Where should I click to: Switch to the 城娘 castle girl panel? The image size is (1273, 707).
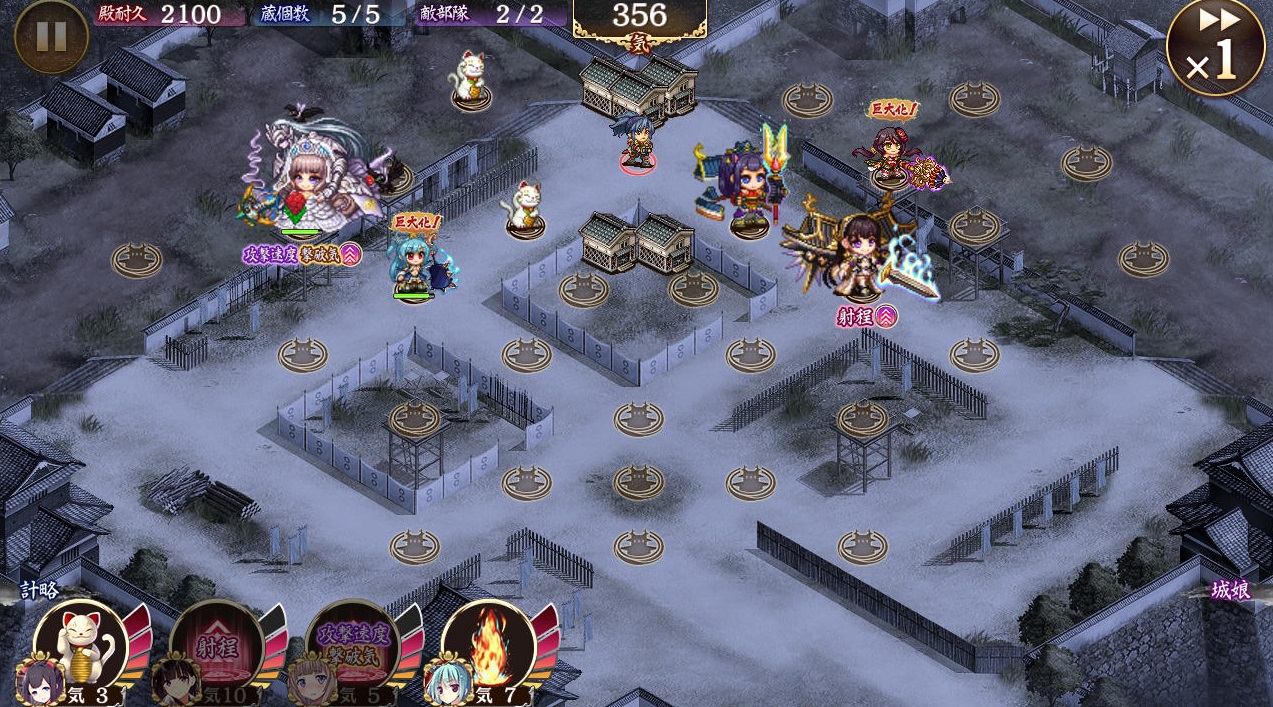[x=1230, y=590]
